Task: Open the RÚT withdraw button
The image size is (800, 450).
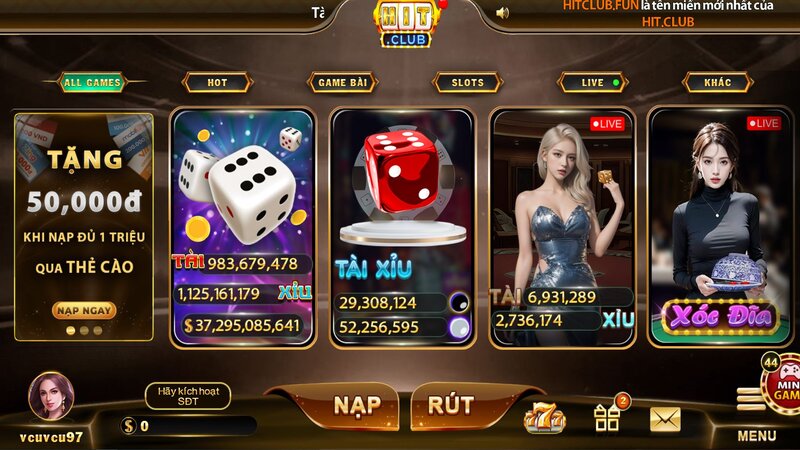Action: 450,404
